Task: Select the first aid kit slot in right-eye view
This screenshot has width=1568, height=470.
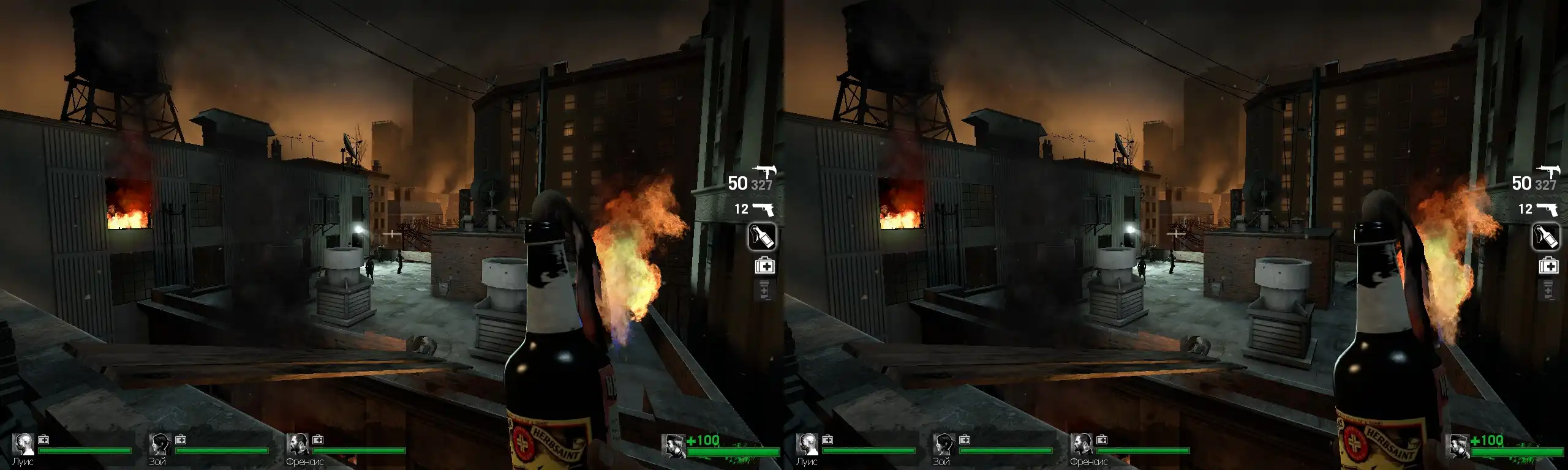Action: tap(1548, 266)
